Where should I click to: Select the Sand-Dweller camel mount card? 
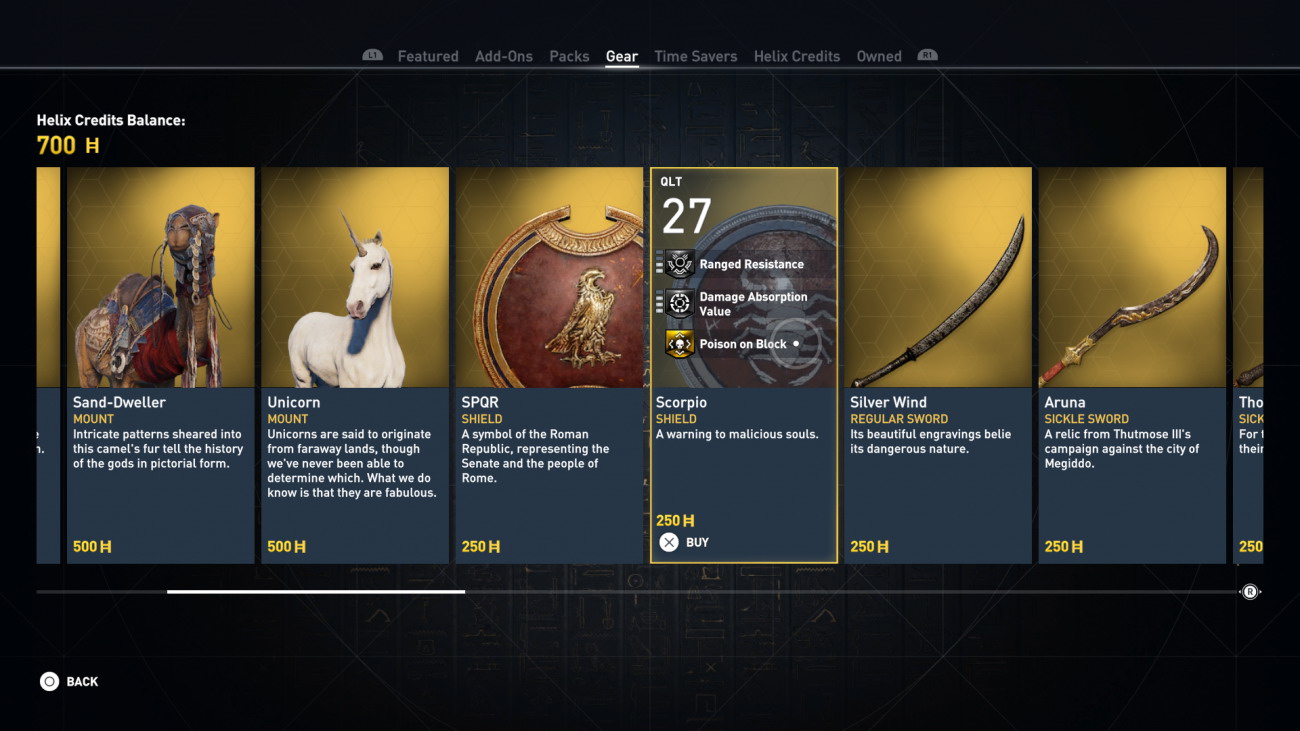pos(160,365)
